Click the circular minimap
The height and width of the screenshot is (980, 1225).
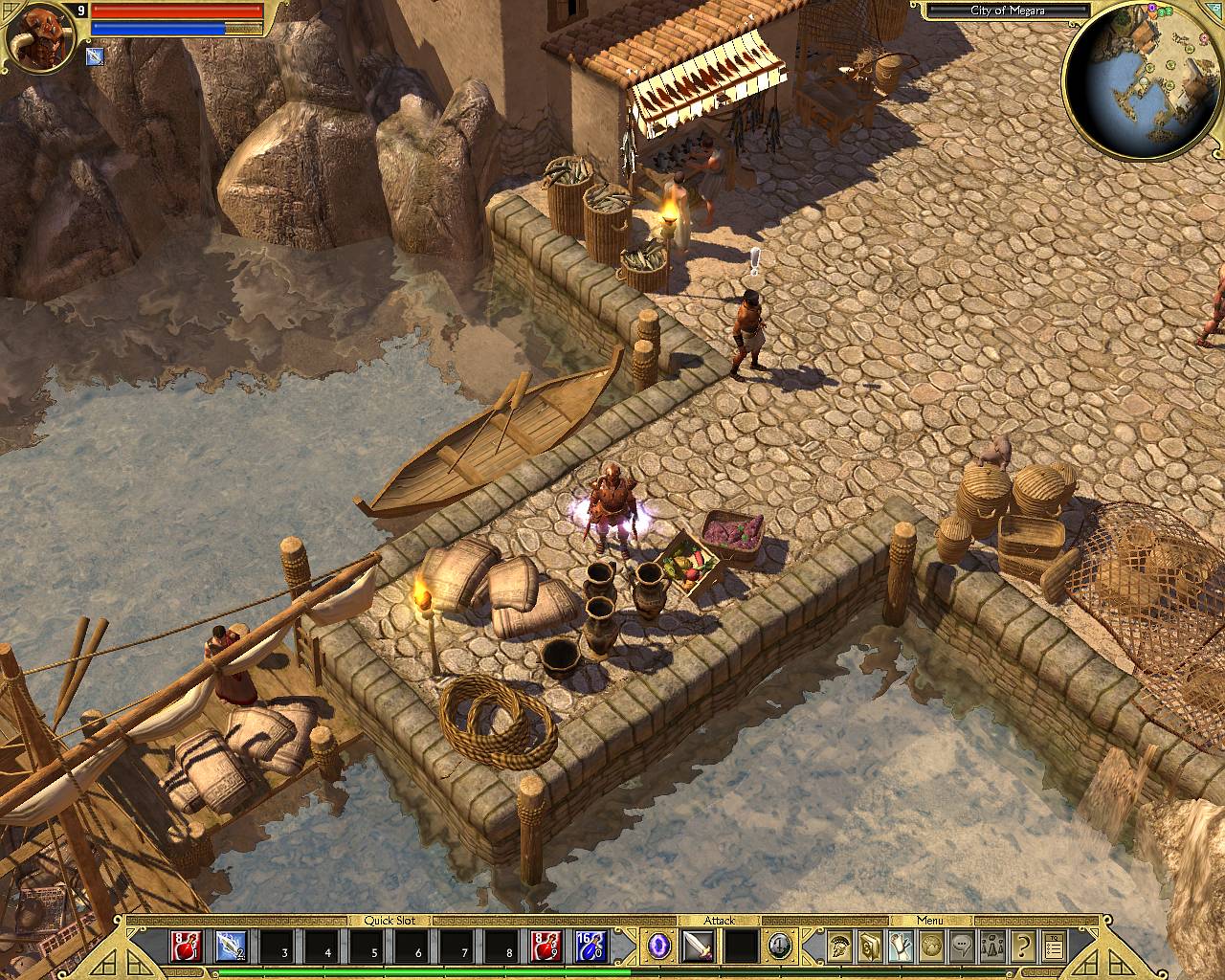pyautogui.click(x=1143, y=81)
